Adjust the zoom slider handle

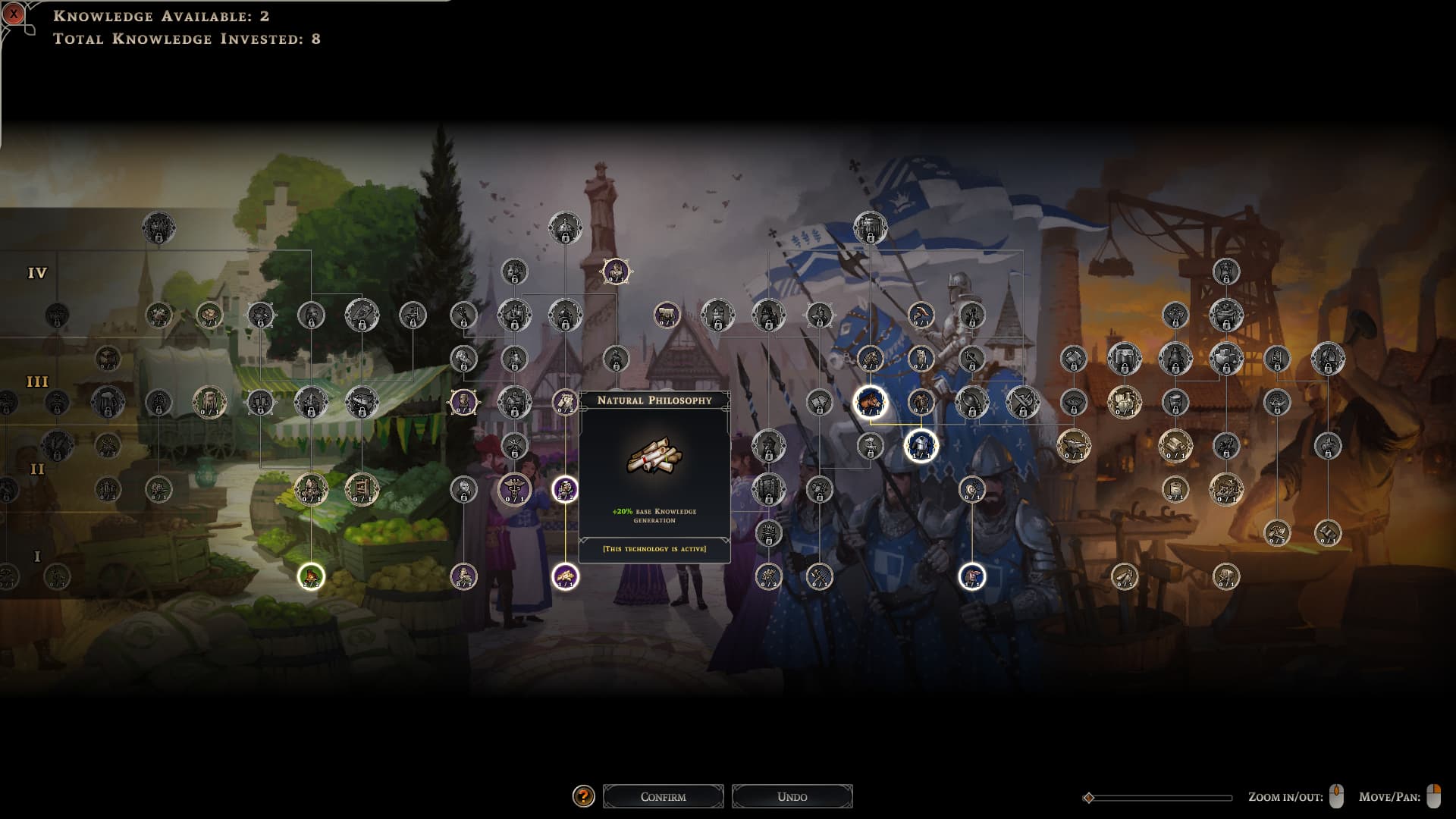pyautogui.click(x=1089, y=798)
